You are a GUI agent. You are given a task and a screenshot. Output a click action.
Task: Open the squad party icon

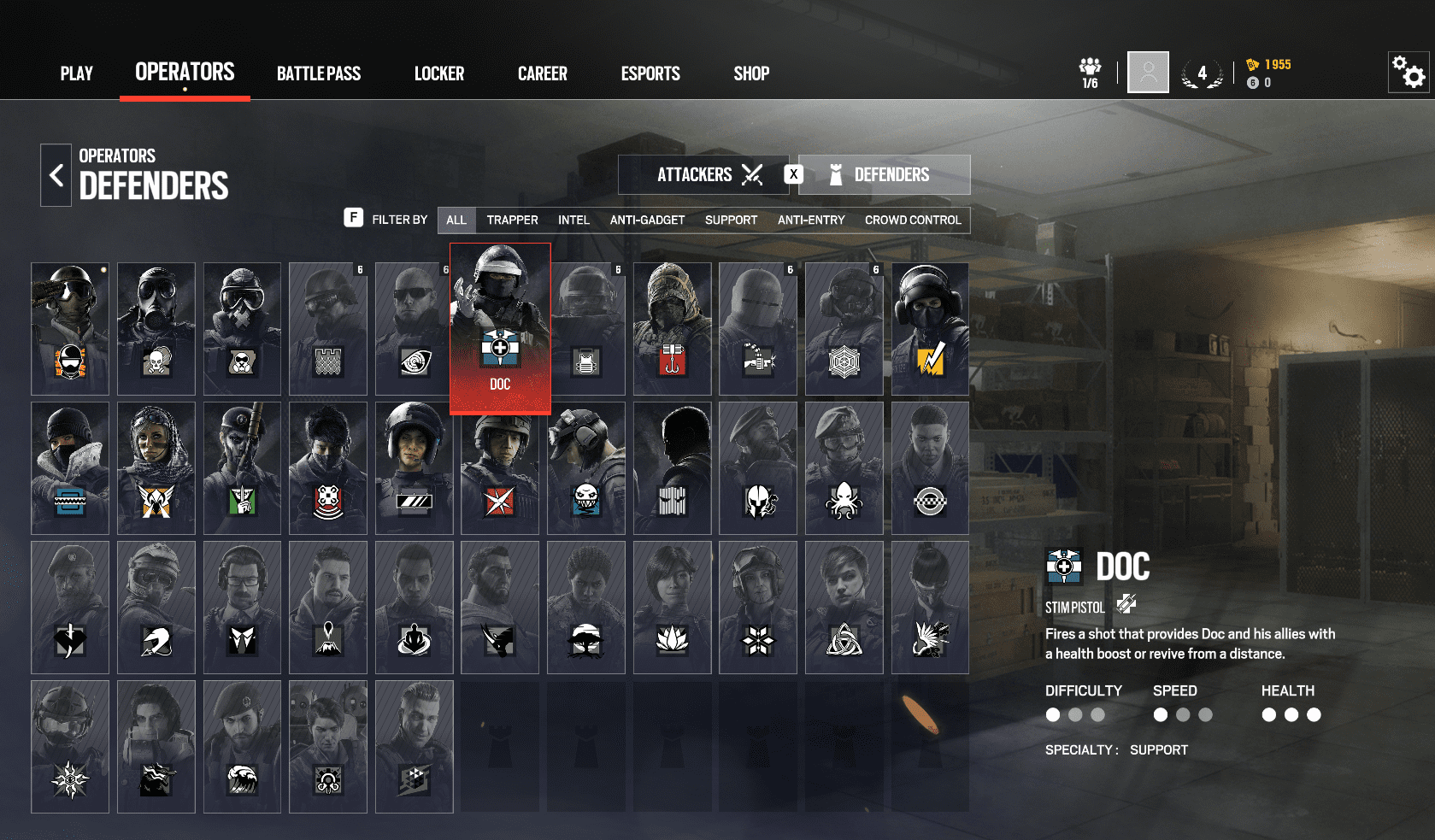tap(1090, 72)
